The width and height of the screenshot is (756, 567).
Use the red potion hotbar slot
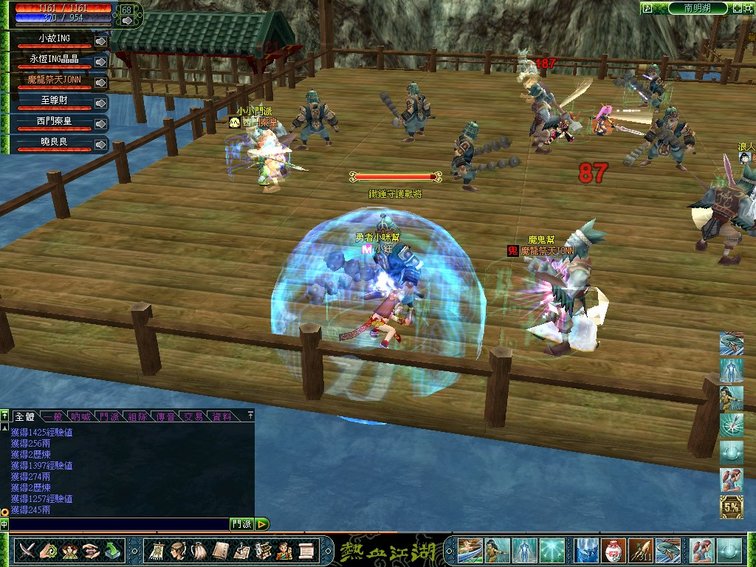coord(615,550)
